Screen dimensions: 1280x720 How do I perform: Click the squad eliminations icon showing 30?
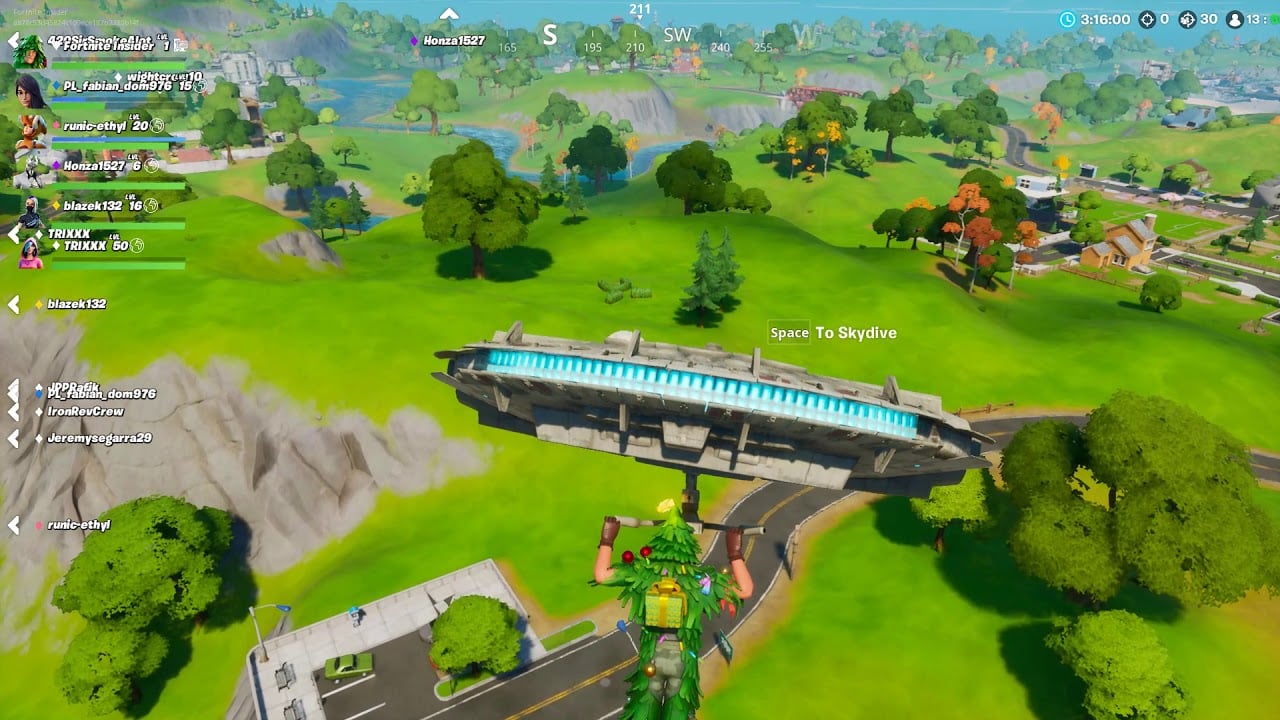[1186, 17]
